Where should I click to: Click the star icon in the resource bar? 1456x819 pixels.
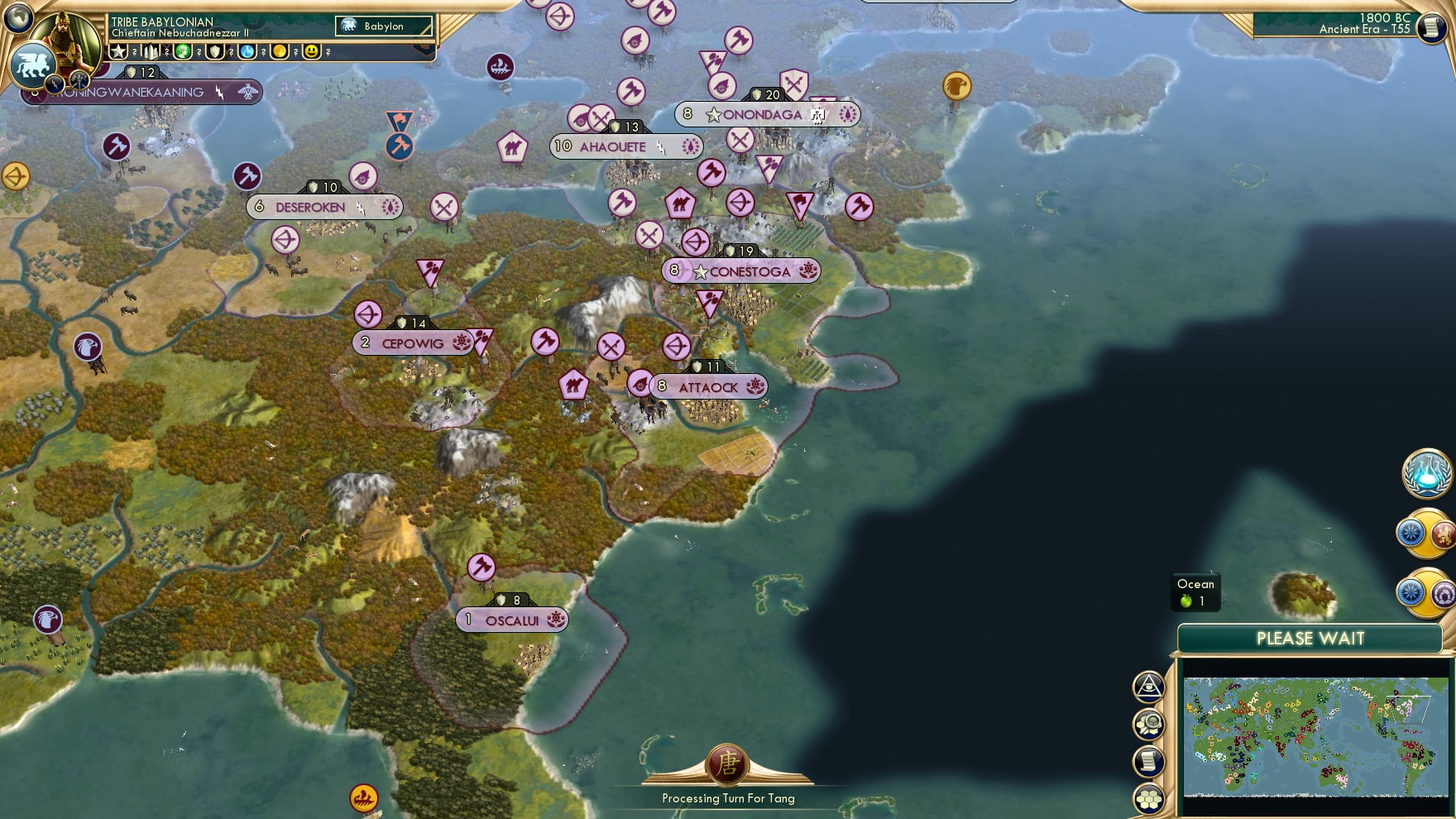coord(117,51)
